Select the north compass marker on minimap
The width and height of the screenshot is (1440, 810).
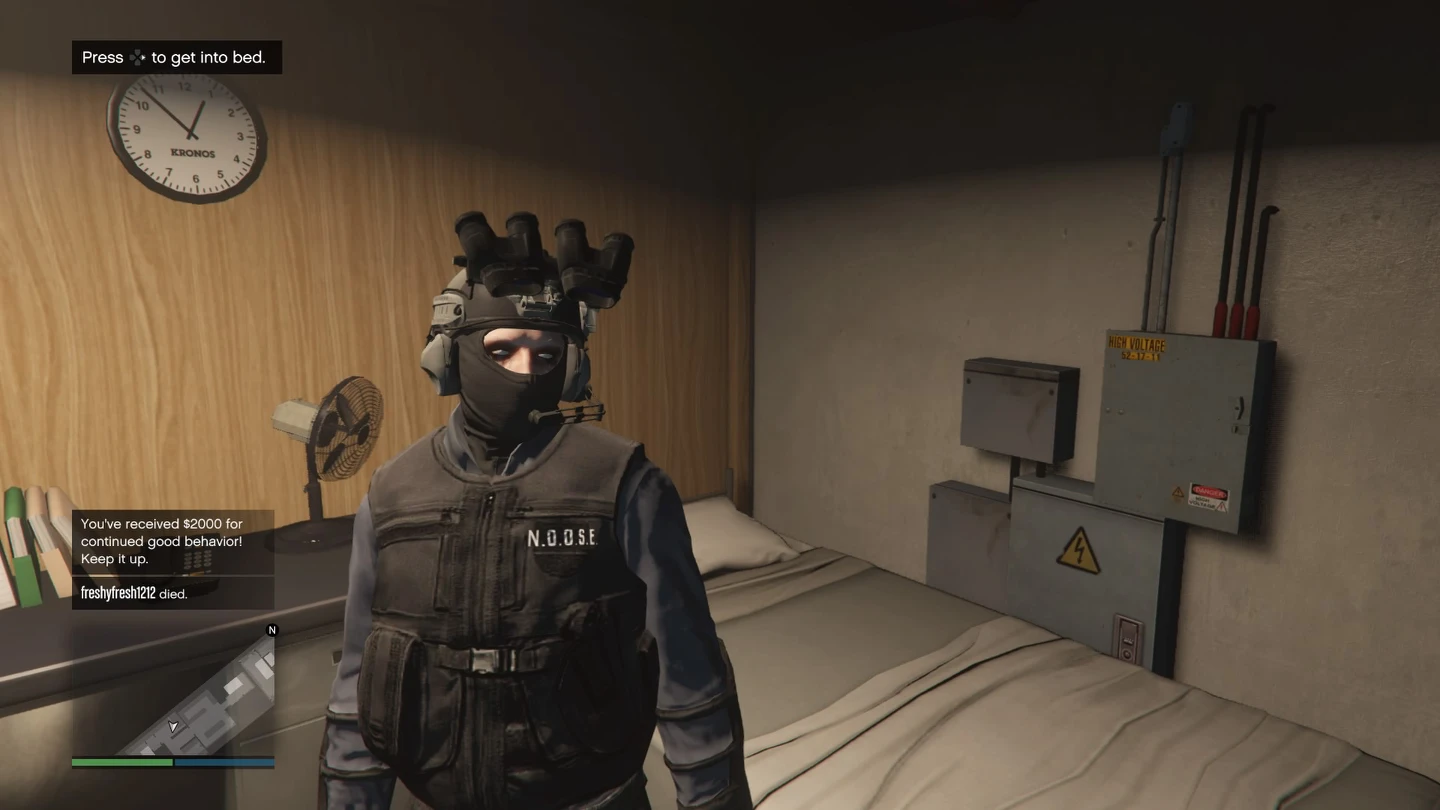(272, 630)
